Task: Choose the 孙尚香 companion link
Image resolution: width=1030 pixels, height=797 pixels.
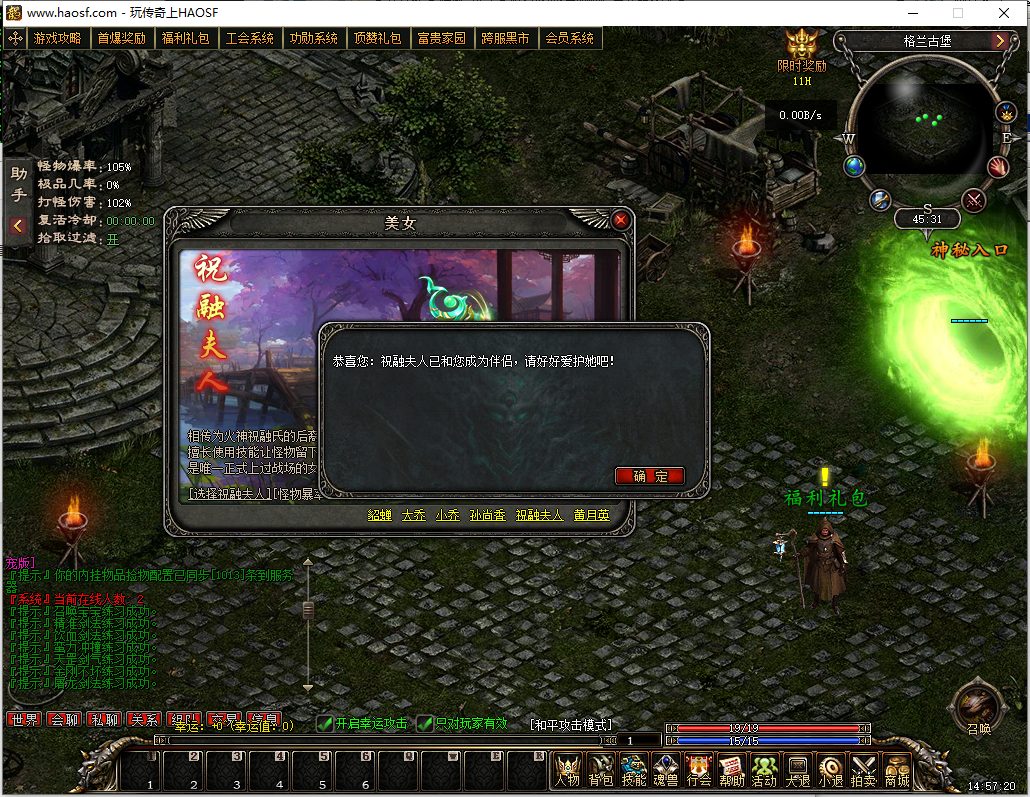Action: tap(487, 516)
